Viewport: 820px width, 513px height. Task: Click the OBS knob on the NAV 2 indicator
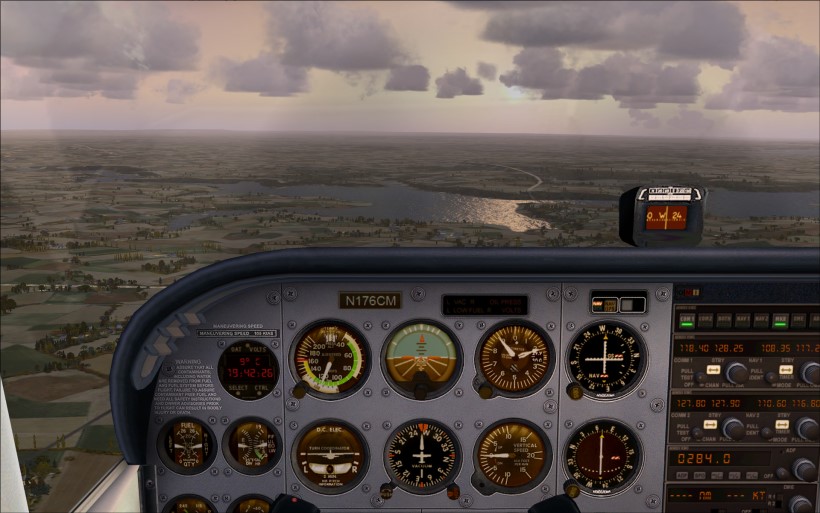pyautogui.click(x=572, y=489)
